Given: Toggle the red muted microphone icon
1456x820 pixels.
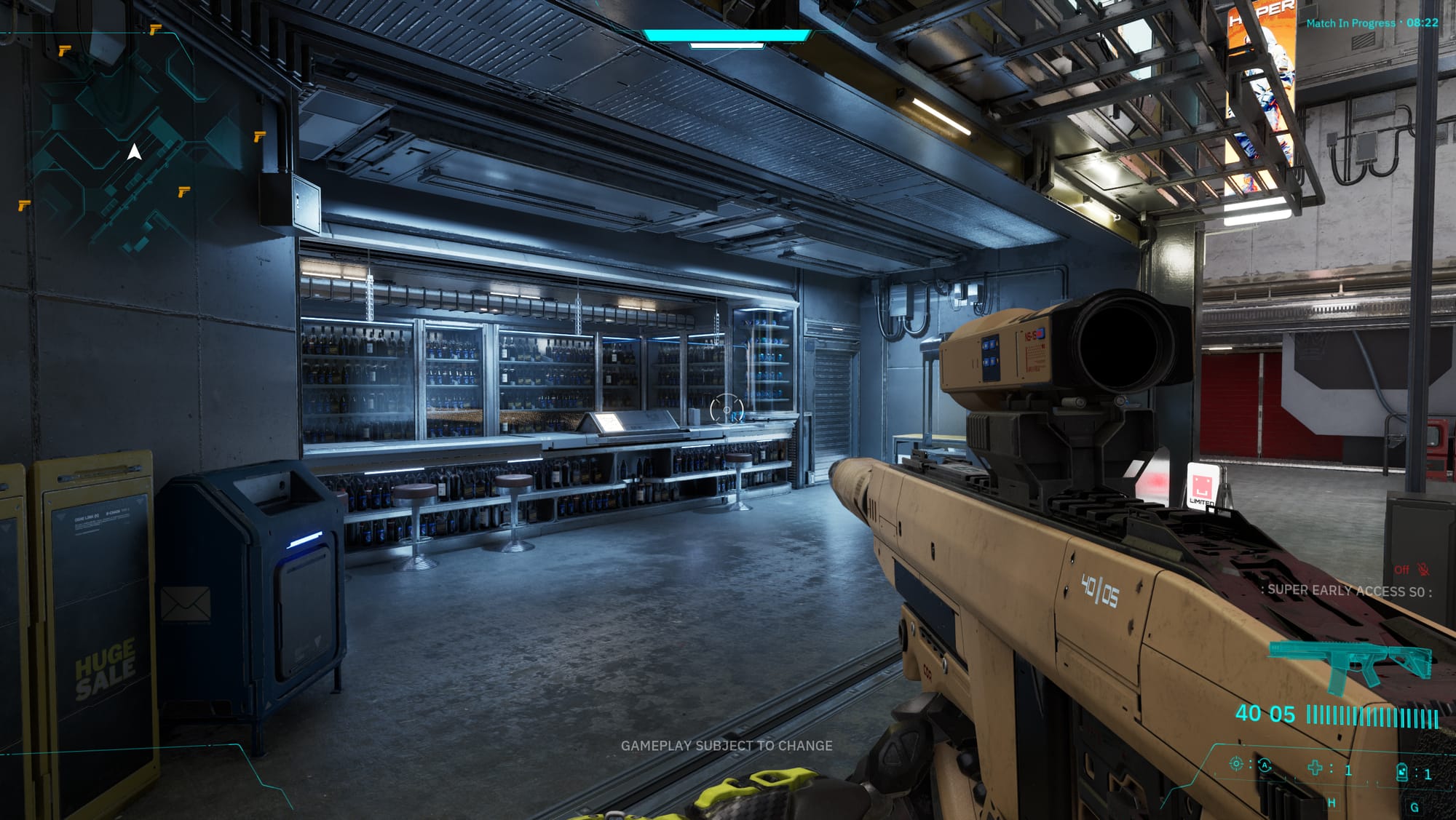Looking at the screenshot, I should point(1423,569).
